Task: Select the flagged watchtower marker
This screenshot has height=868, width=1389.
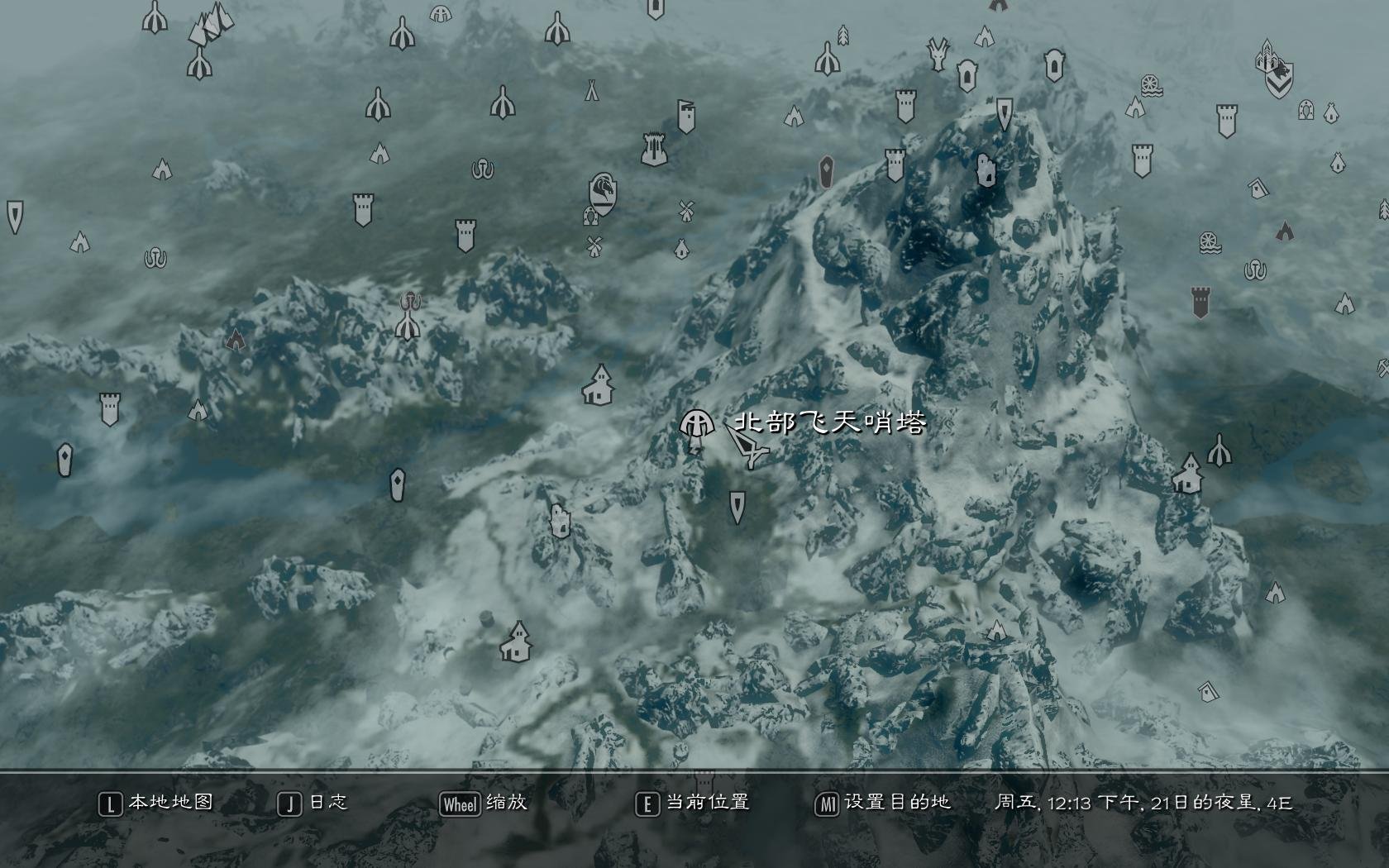Action: pos(686,117)
